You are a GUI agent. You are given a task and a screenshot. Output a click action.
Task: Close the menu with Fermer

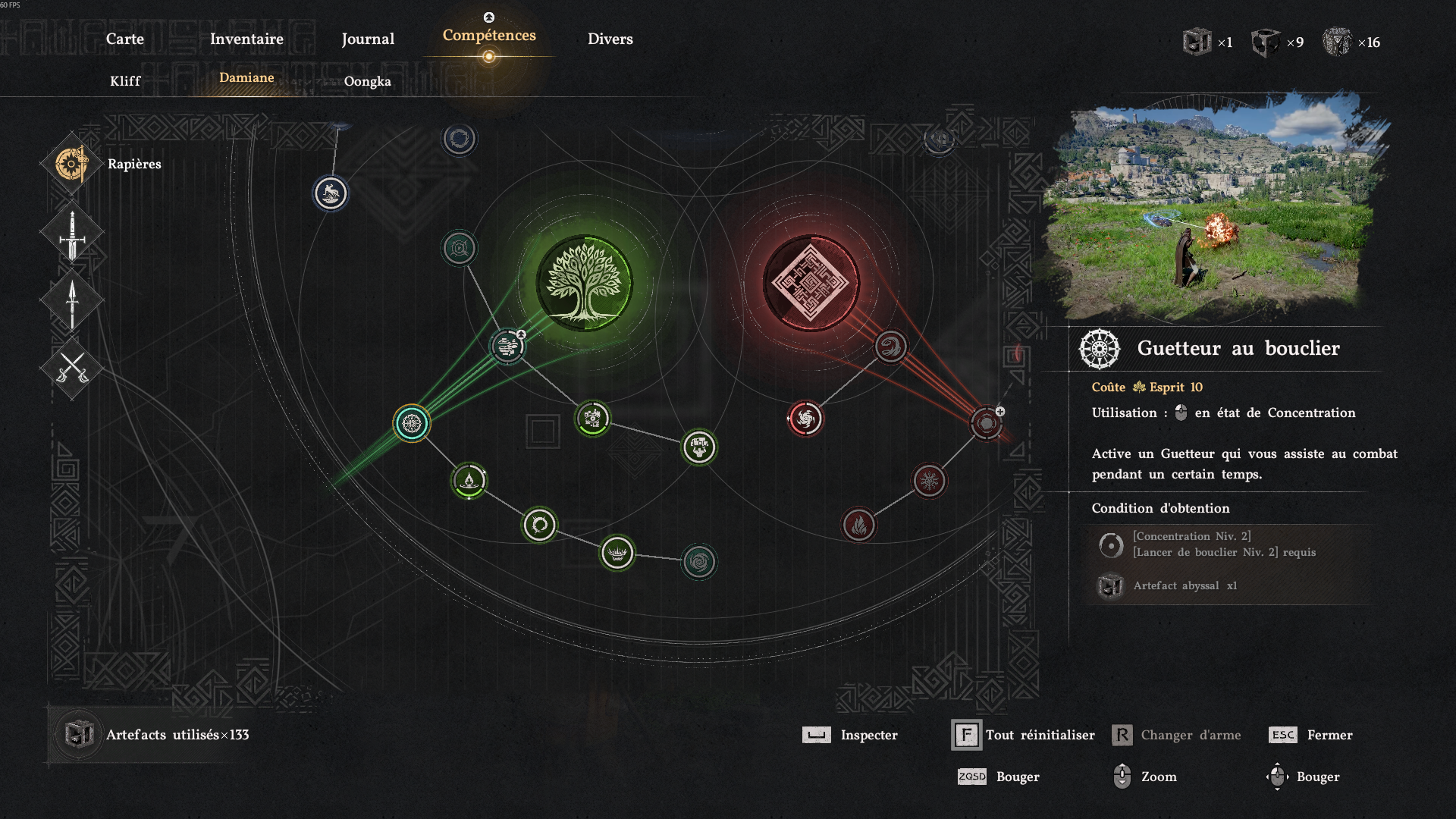click(1312, 735)
